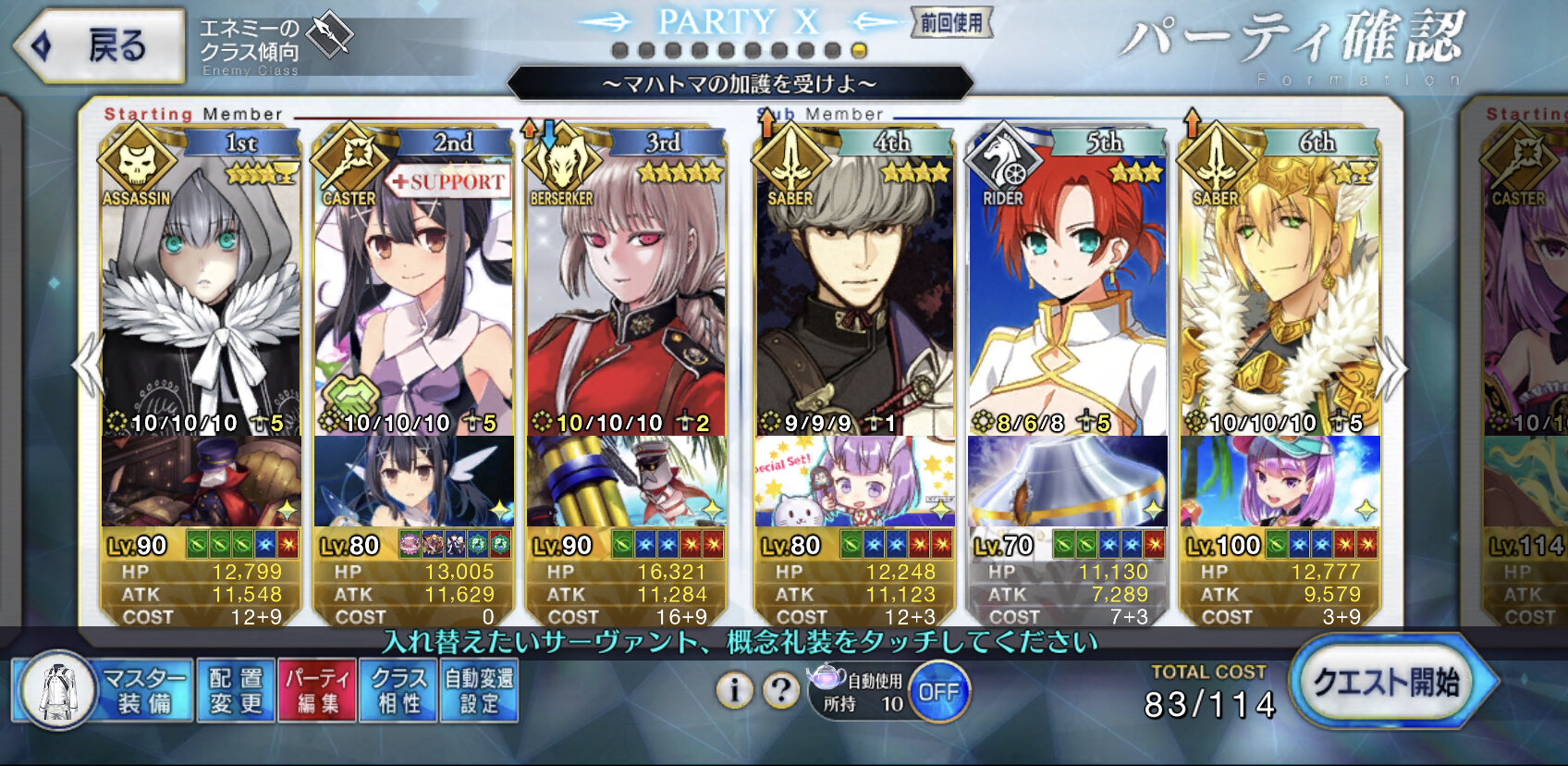Go back with the 戻る button

100,45
